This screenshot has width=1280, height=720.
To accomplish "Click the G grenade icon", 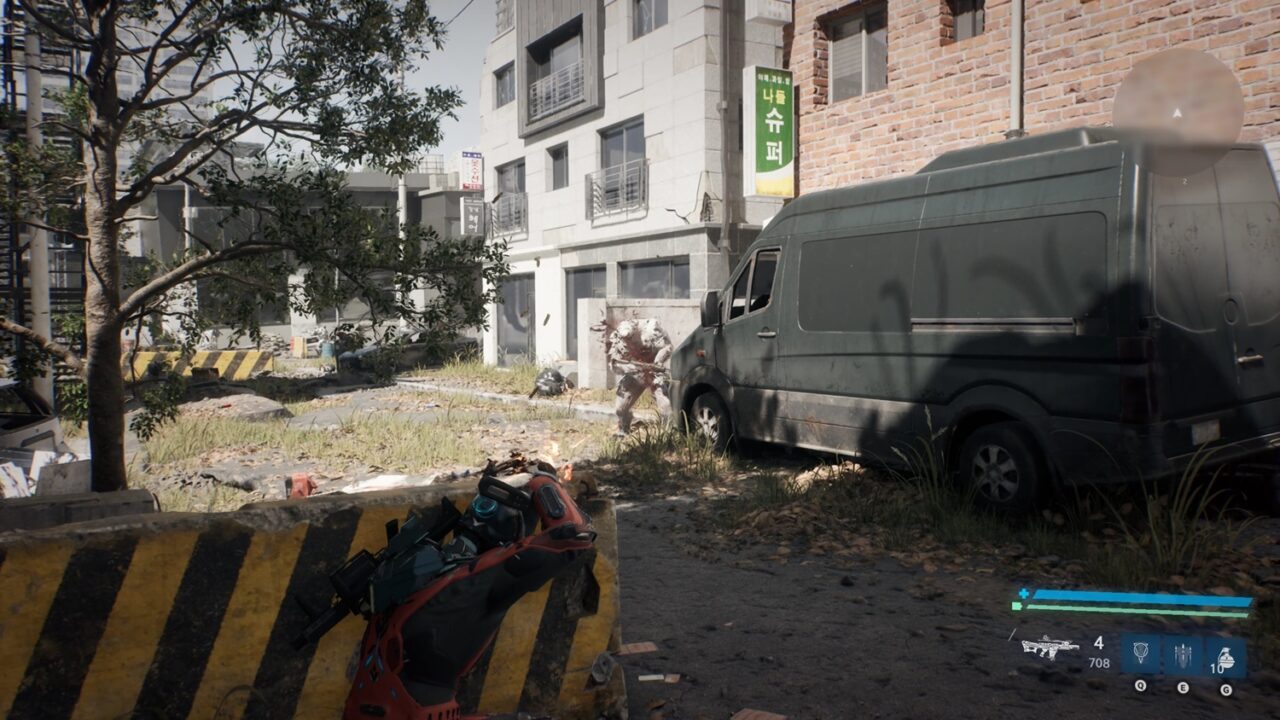I will pyautogui.click(x=1228, y=655).
